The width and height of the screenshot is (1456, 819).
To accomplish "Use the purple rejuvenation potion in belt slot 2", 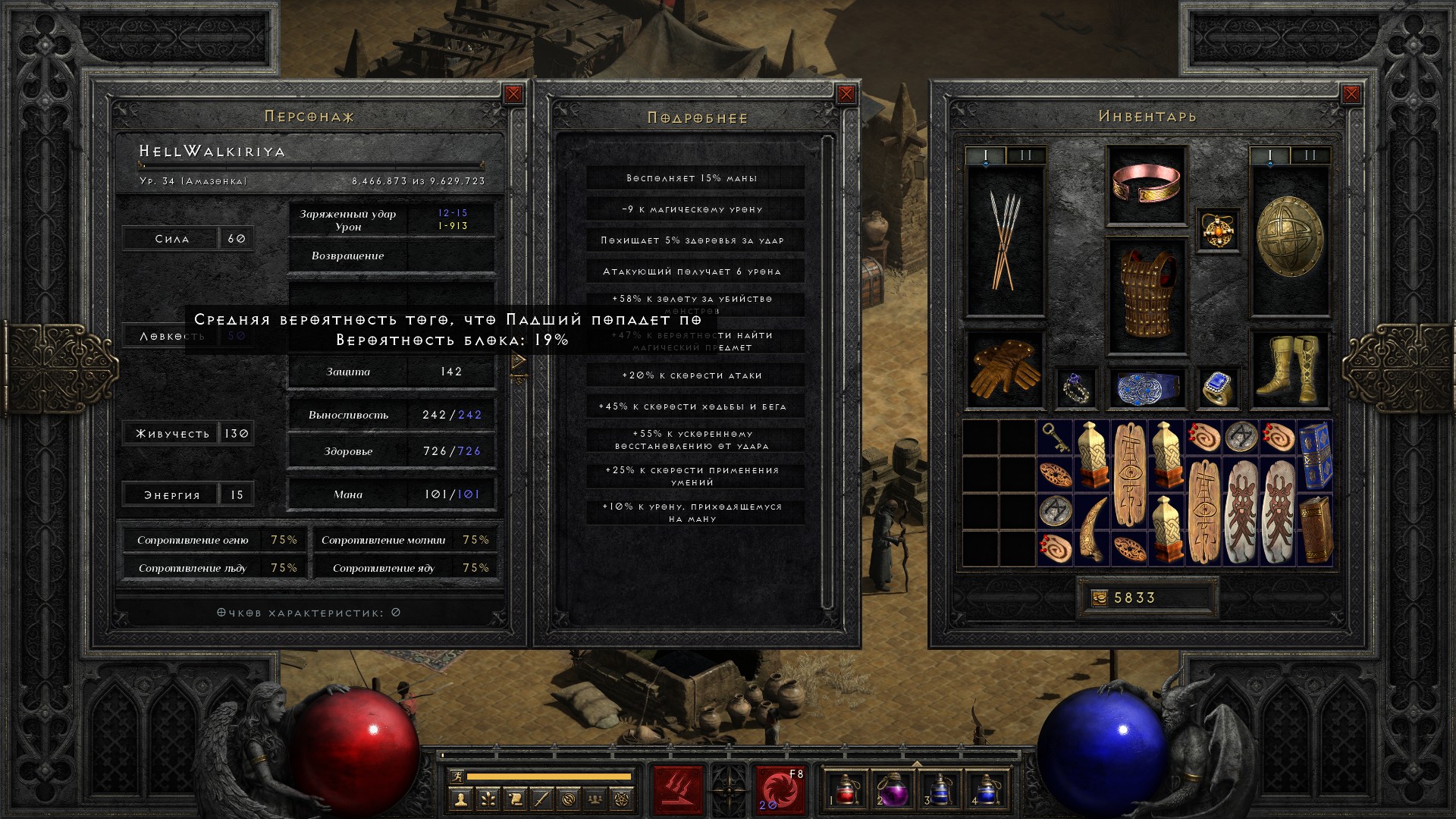I will (x=893, y=789).
